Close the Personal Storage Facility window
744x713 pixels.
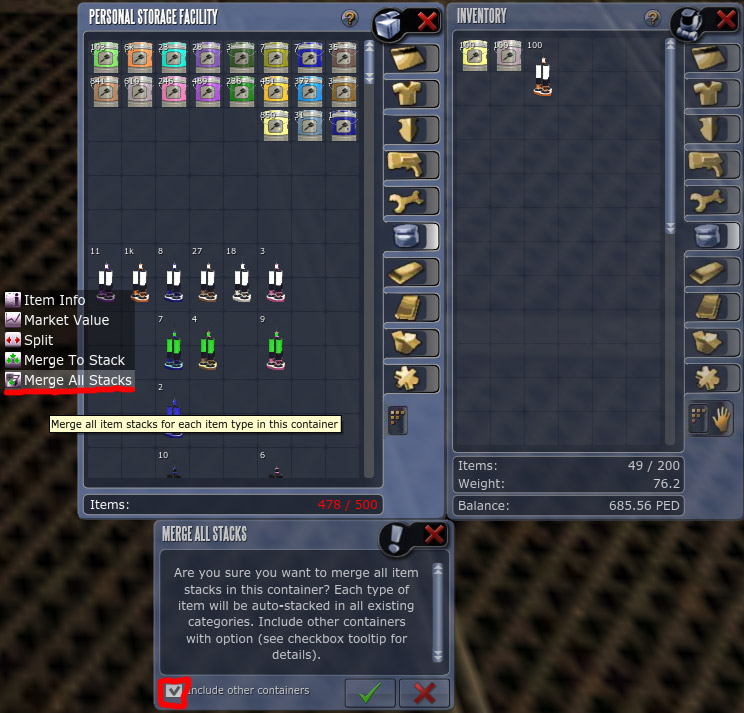[x=427, y=20]
